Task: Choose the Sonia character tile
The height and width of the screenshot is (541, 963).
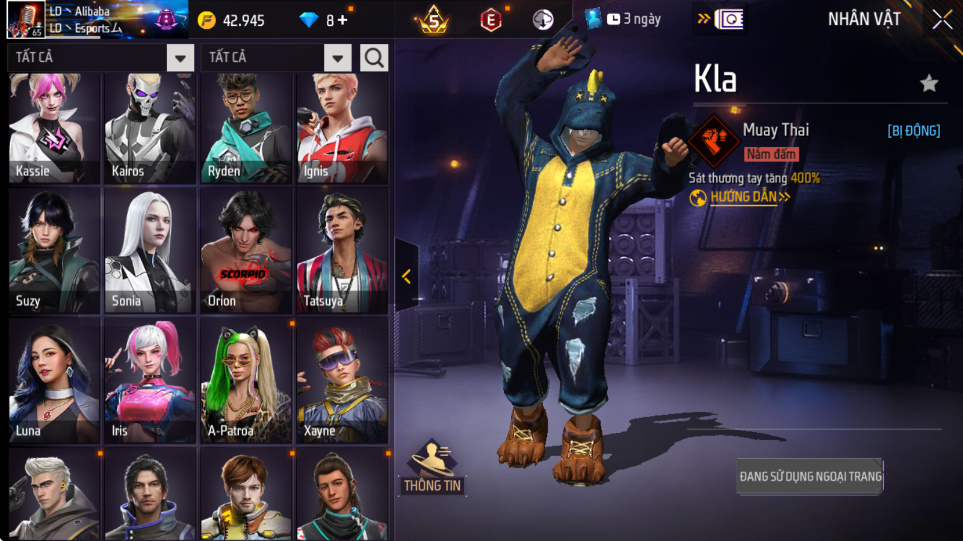Action: click(150, 252)
